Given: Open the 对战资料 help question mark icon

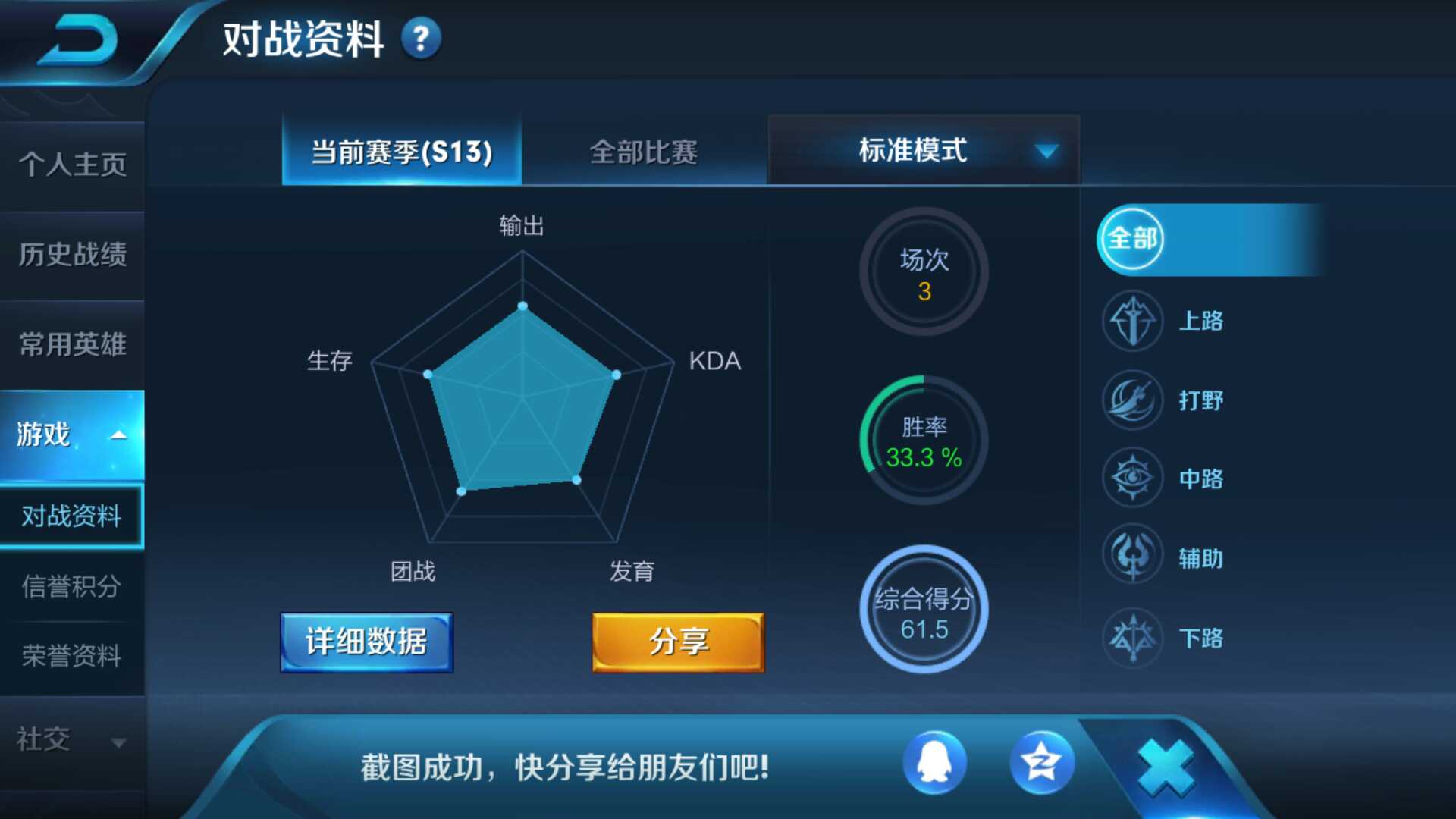Looking at the screenshot, I should coord(422,38).
